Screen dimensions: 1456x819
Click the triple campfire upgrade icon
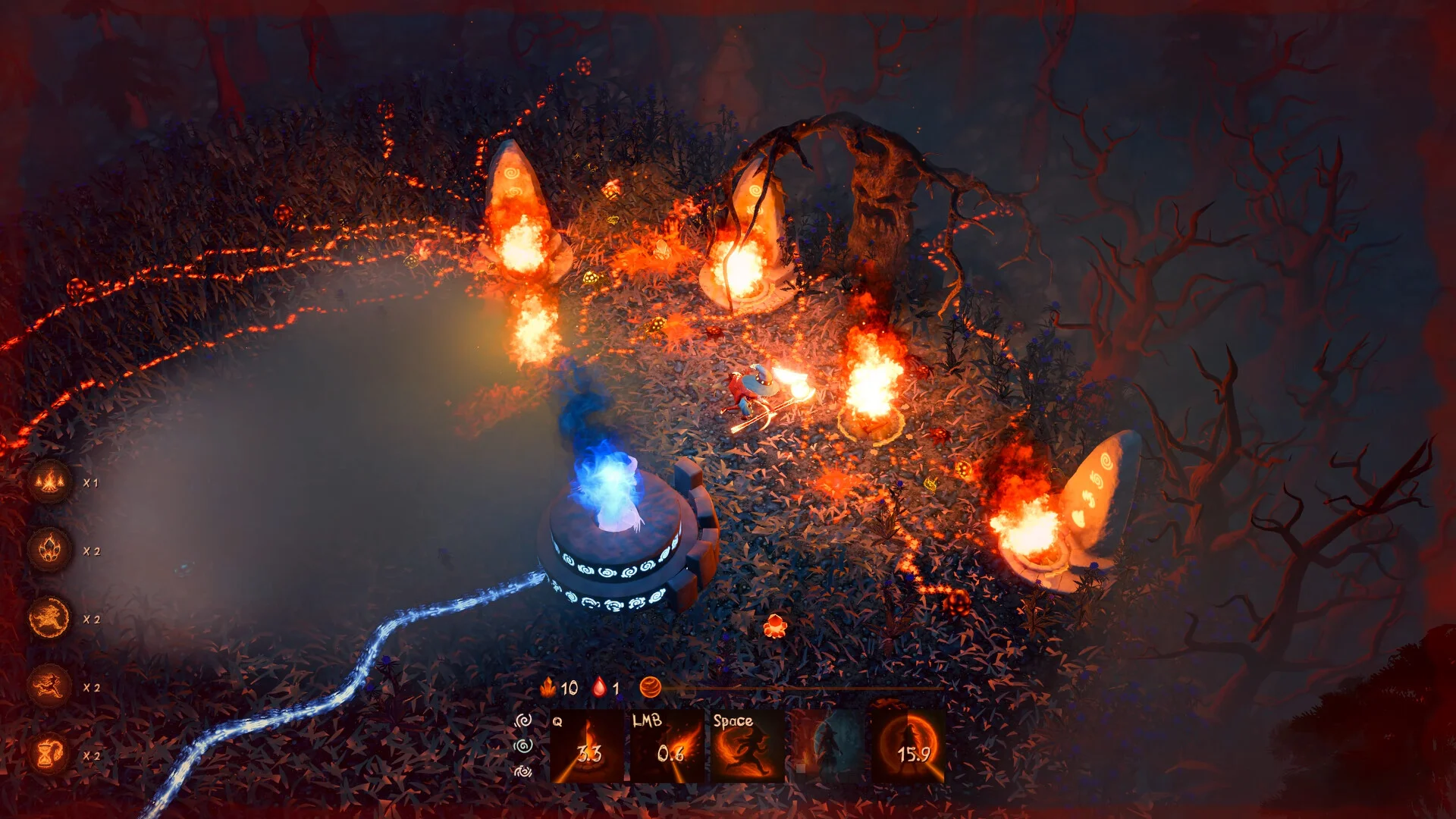[50, 482]
